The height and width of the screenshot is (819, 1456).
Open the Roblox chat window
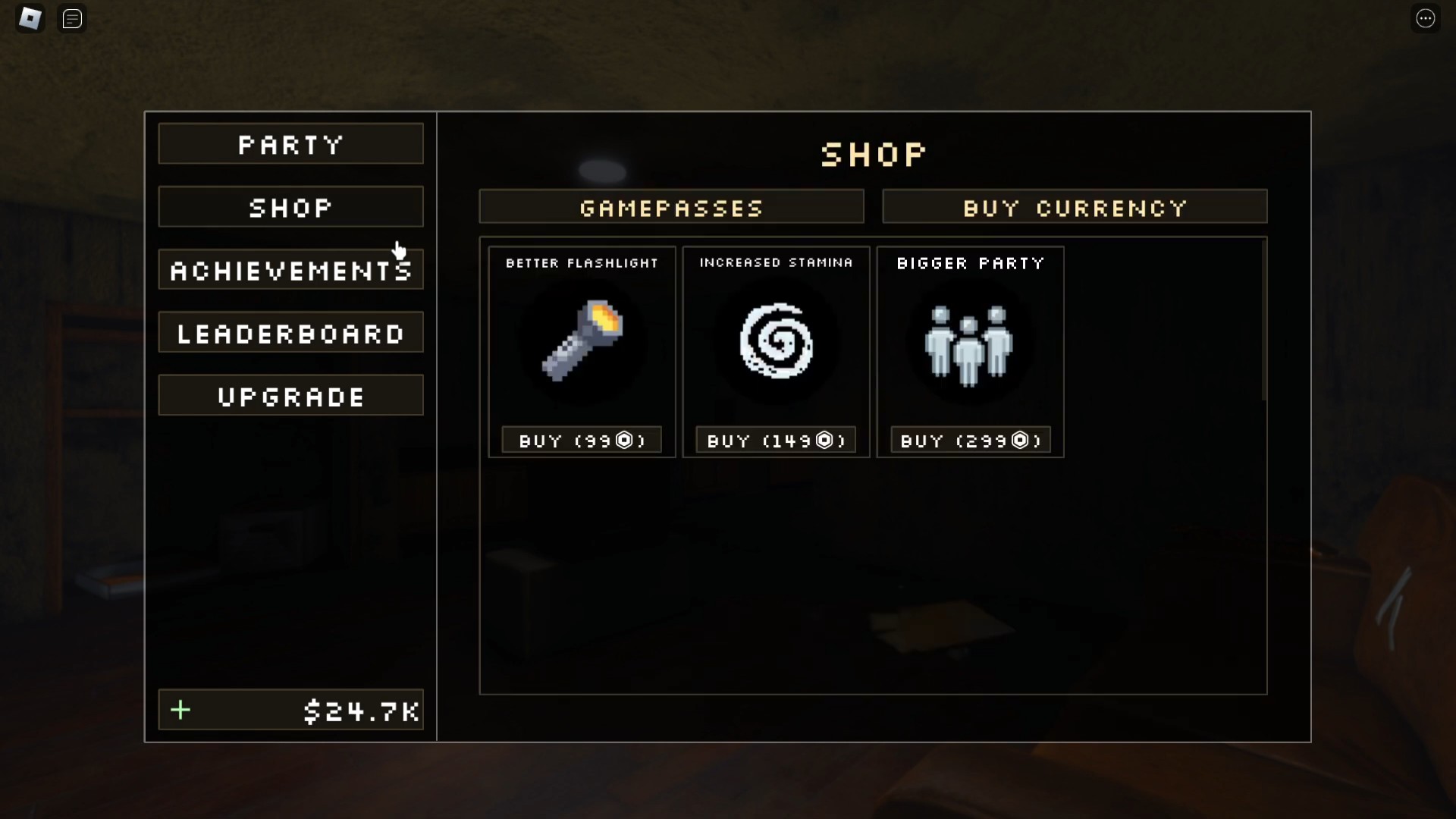pos(72,19)
